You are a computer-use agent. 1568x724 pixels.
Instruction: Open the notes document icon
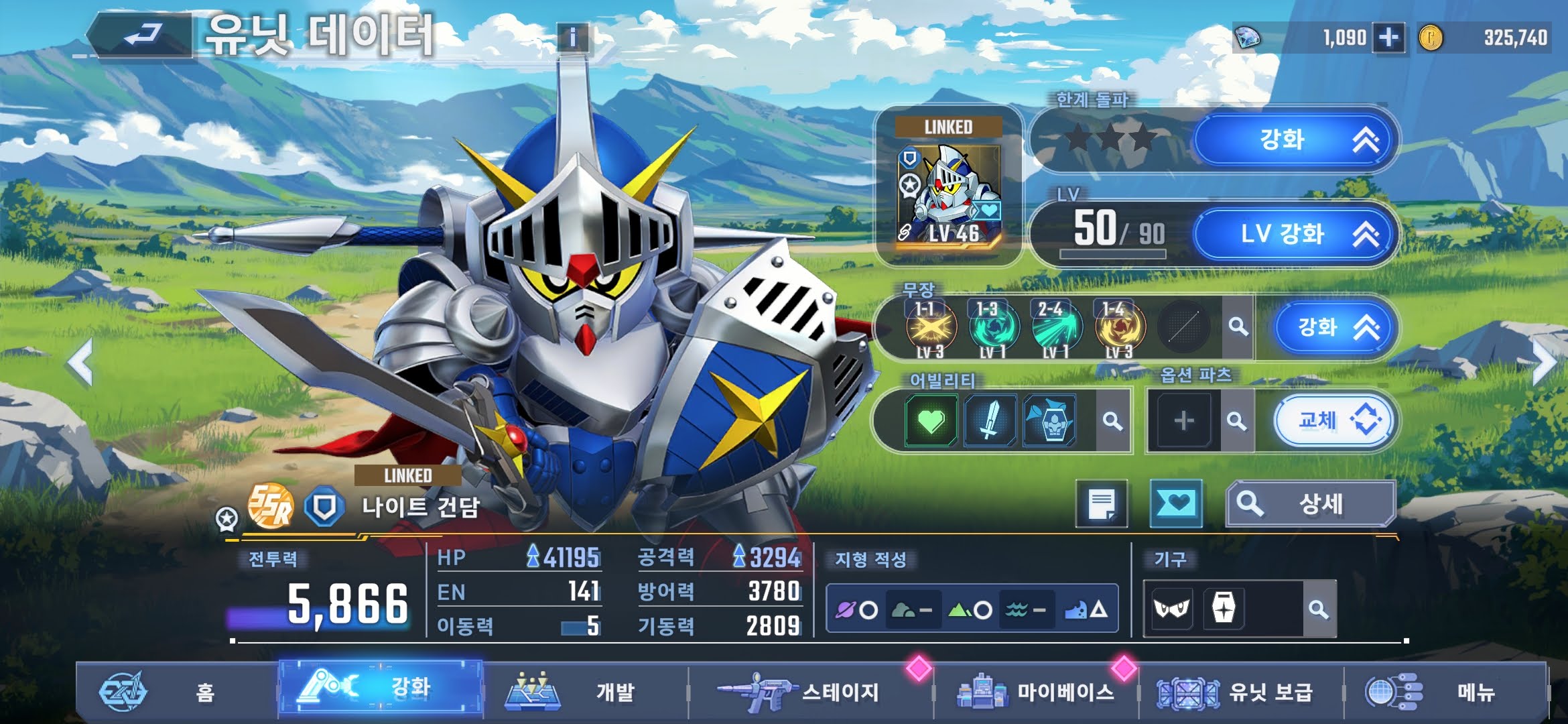coord(1102,503)
